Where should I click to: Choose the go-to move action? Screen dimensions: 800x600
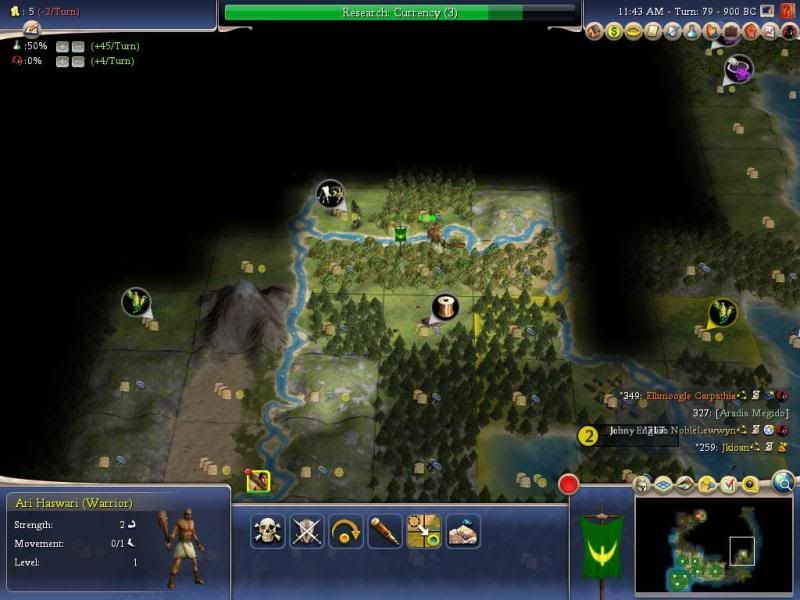(x=424, y=531)
